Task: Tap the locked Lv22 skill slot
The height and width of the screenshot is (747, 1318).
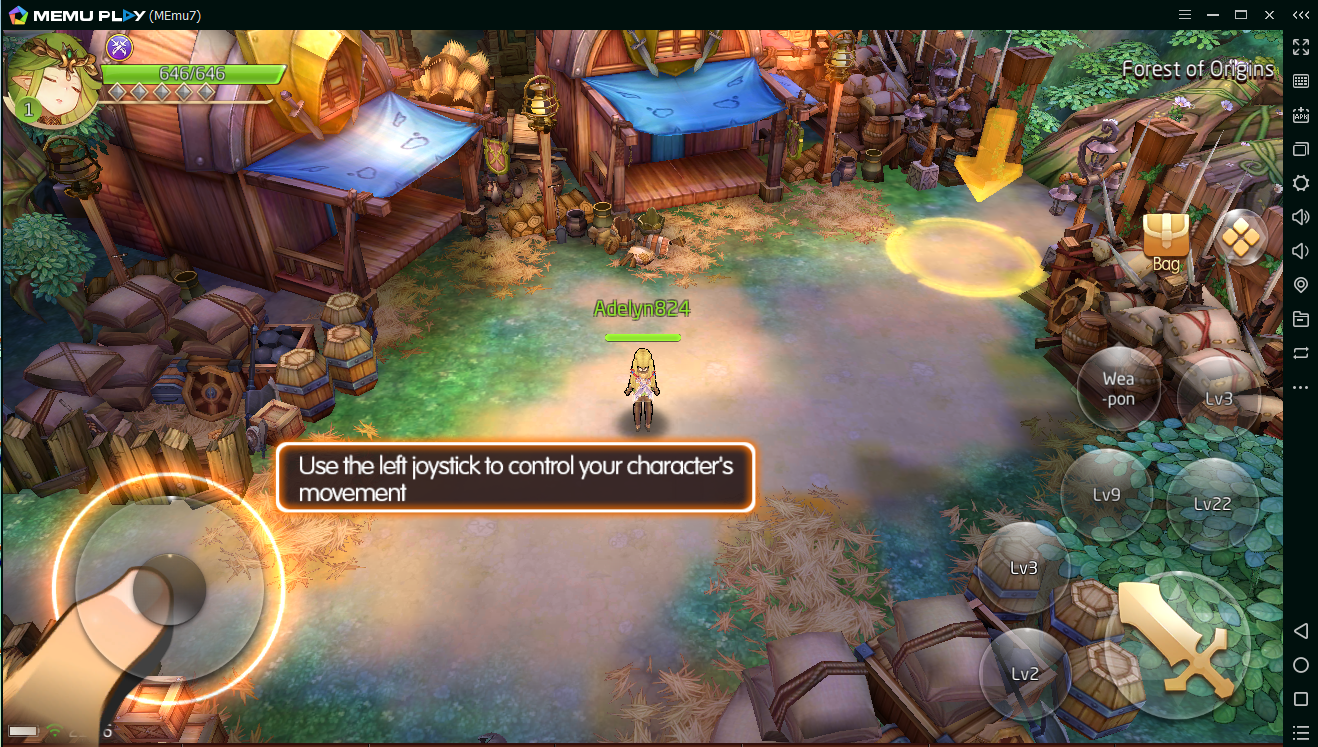Action: click(x=1213, y=503)
